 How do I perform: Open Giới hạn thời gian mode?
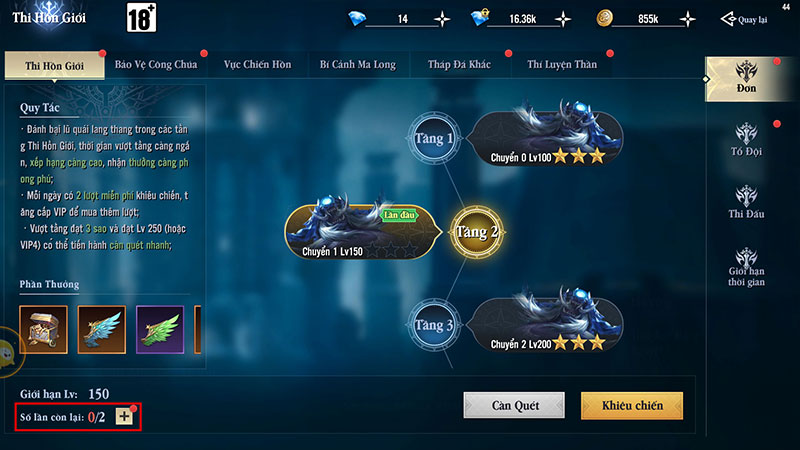[747, 267]
